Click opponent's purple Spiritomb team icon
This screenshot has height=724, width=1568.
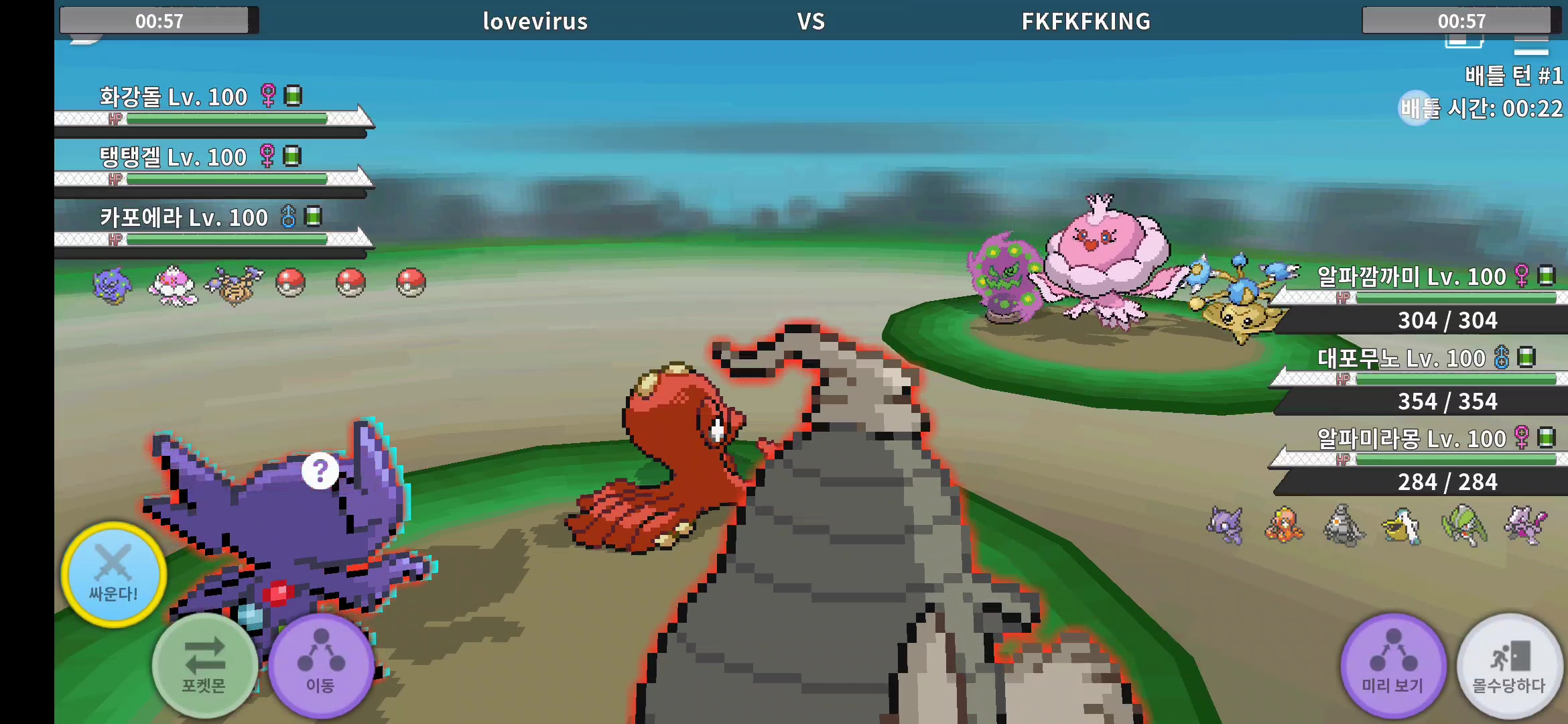113,284
